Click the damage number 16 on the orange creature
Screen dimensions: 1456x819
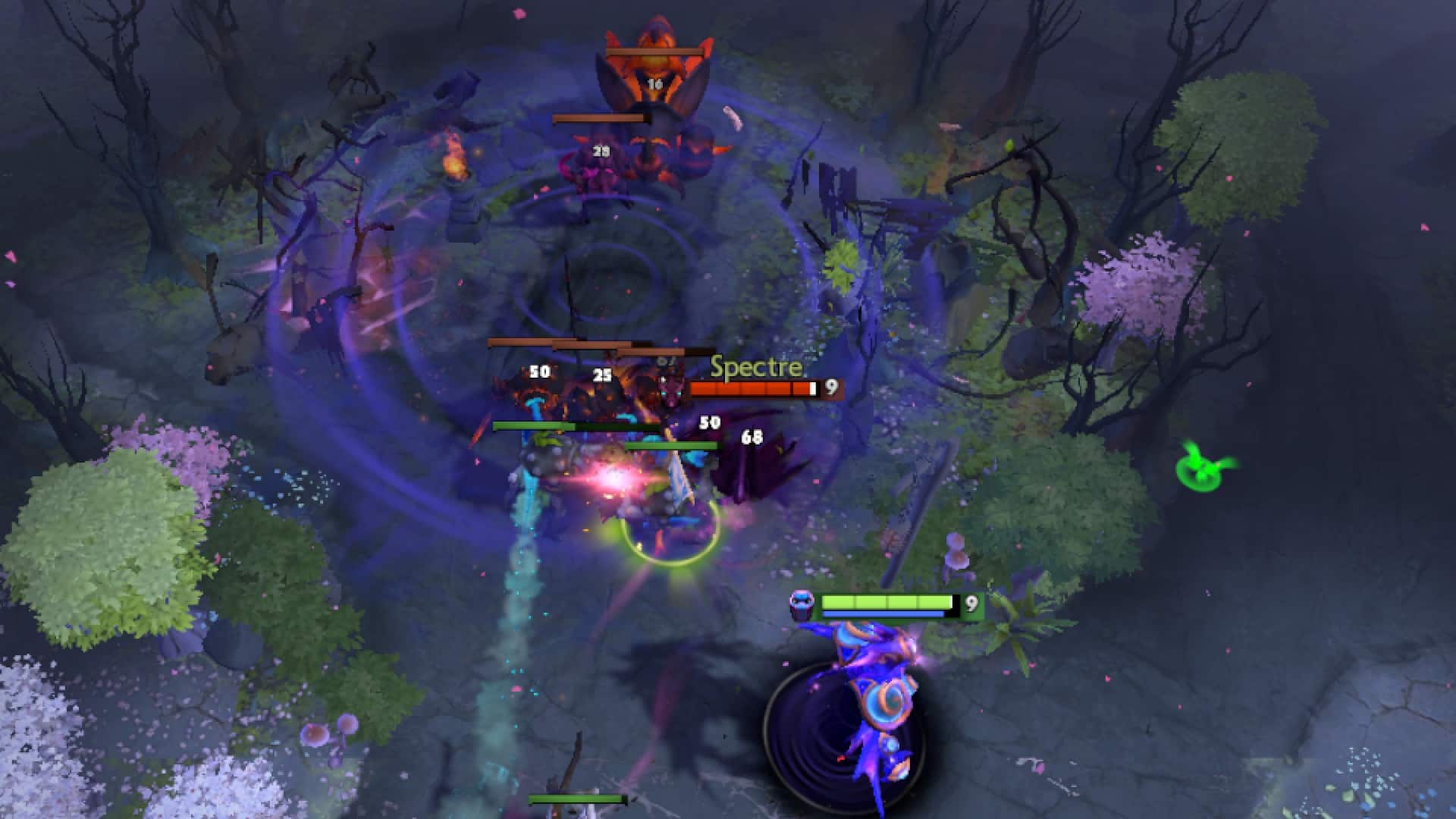pos(652,84)
